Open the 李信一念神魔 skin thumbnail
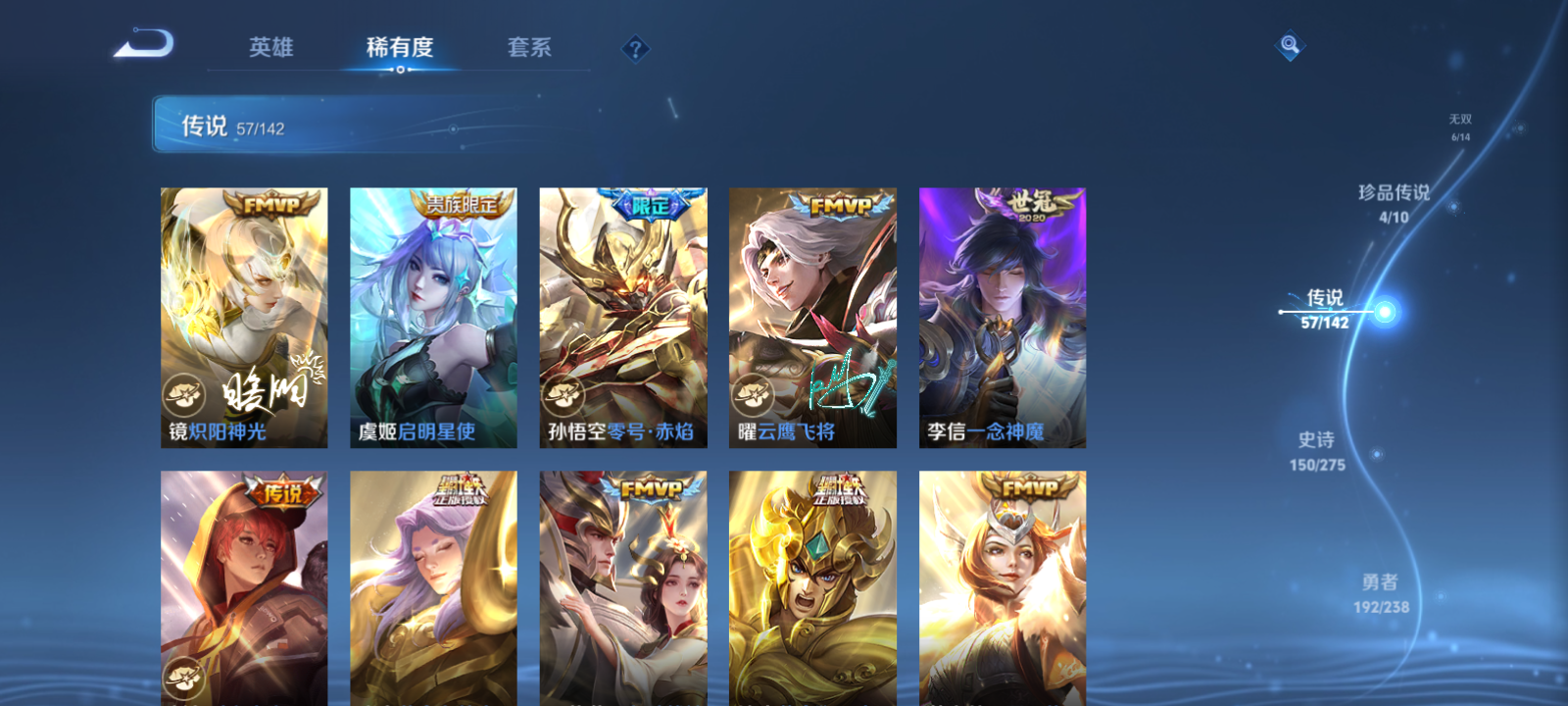The width and height of the screenshot is (1568, 706). click(1003, 314)
